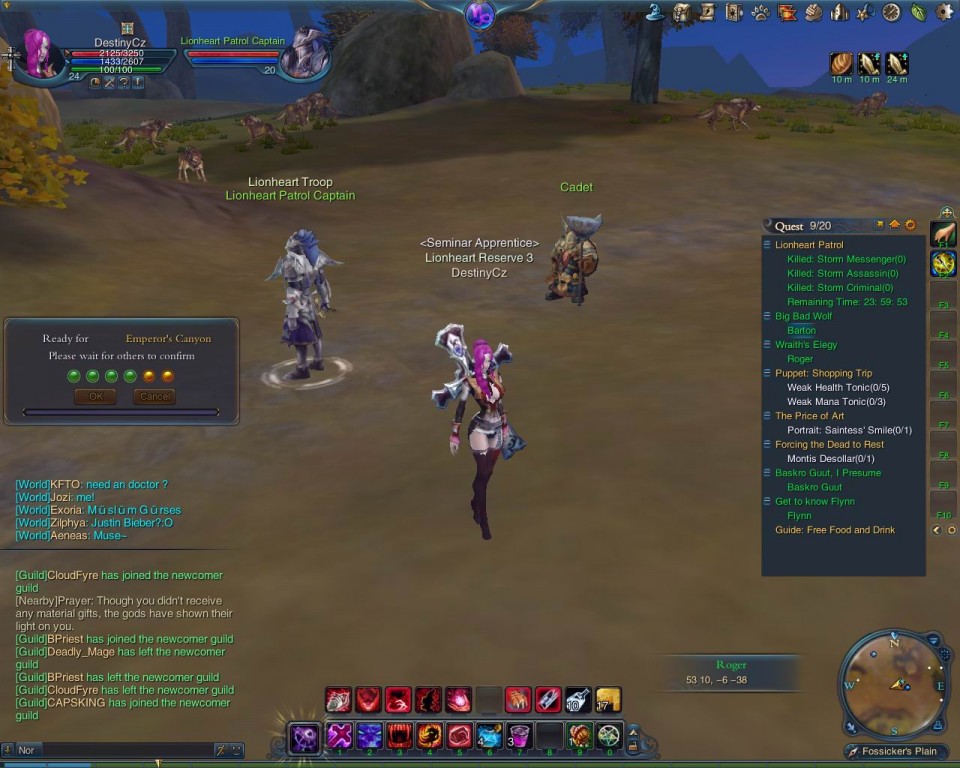Click the chat input box

pos(115,750)
